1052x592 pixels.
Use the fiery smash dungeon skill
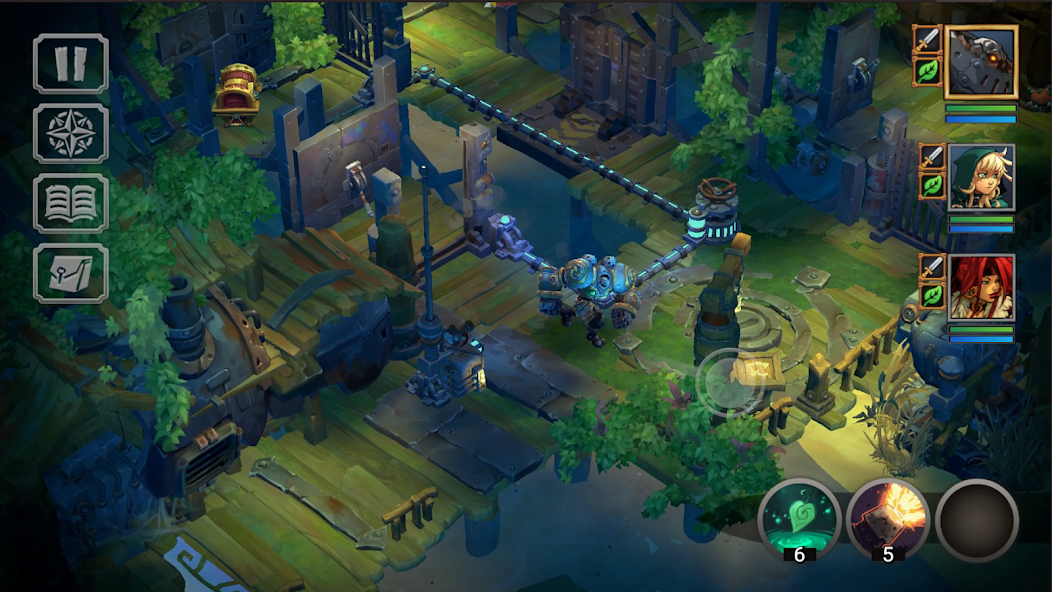888,518
